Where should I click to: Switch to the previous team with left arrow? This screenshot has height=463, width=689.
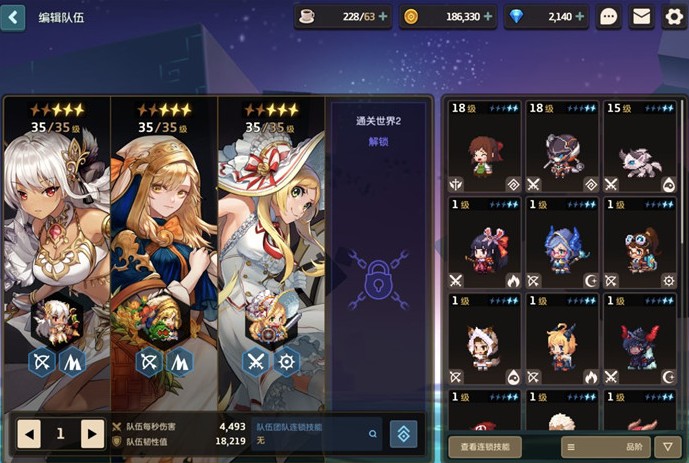[29, 433]
